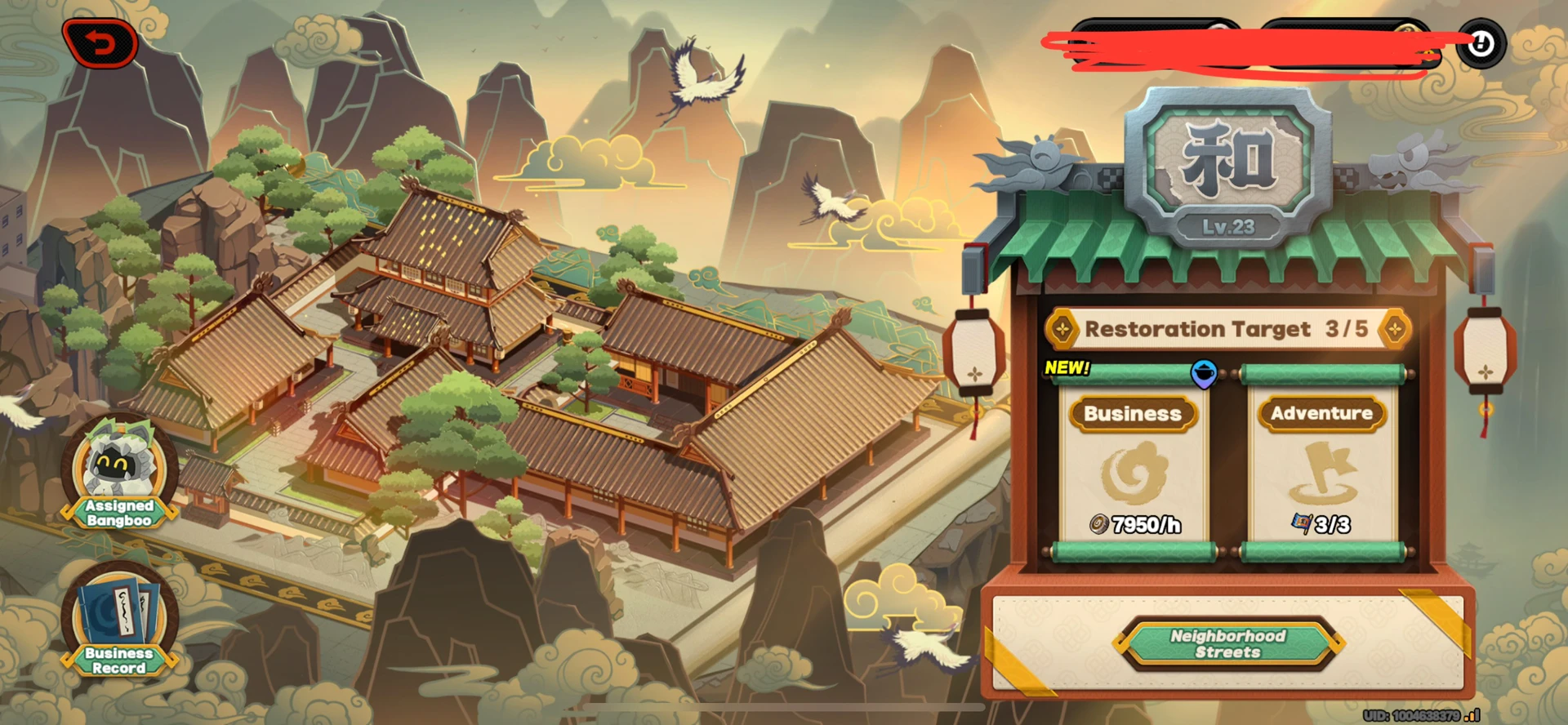
Task: Open Neighborhood Streets
Action: 1227,645
